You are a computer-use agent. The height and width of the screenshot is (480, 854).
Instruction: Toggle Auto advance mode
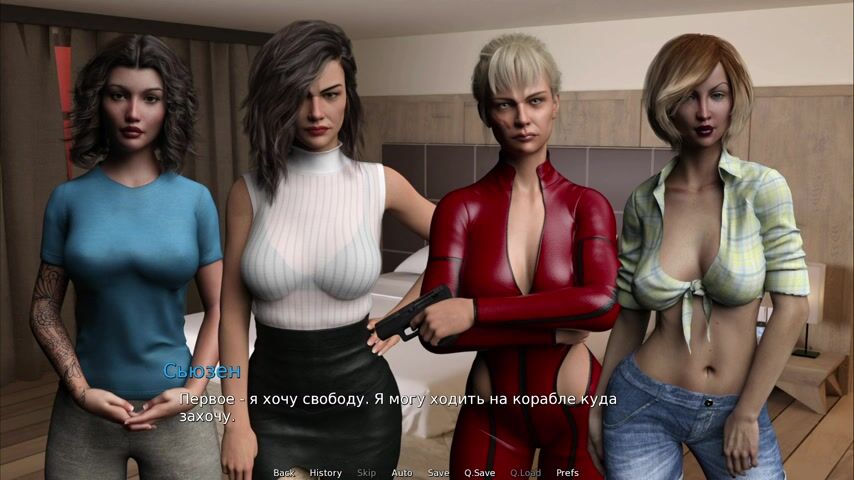(x=402, y=473)
